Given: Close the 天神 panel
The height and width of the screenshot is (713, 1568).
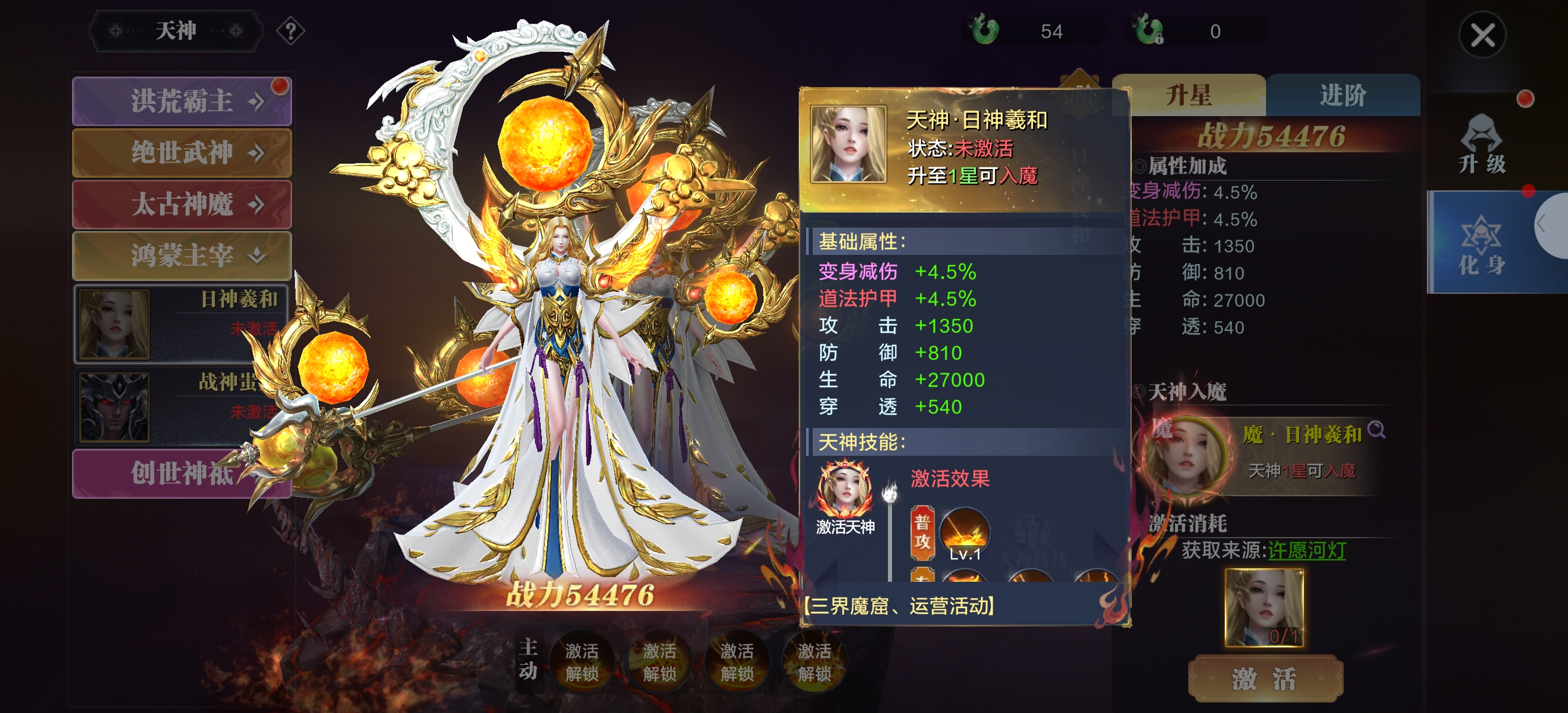Looking at the screenshot, I should tap(1482, 35).
